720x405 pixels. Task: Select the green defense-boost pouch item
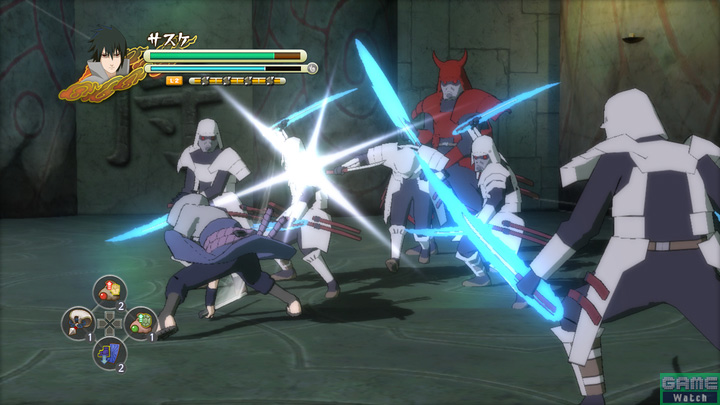click(x=140, y=322)
